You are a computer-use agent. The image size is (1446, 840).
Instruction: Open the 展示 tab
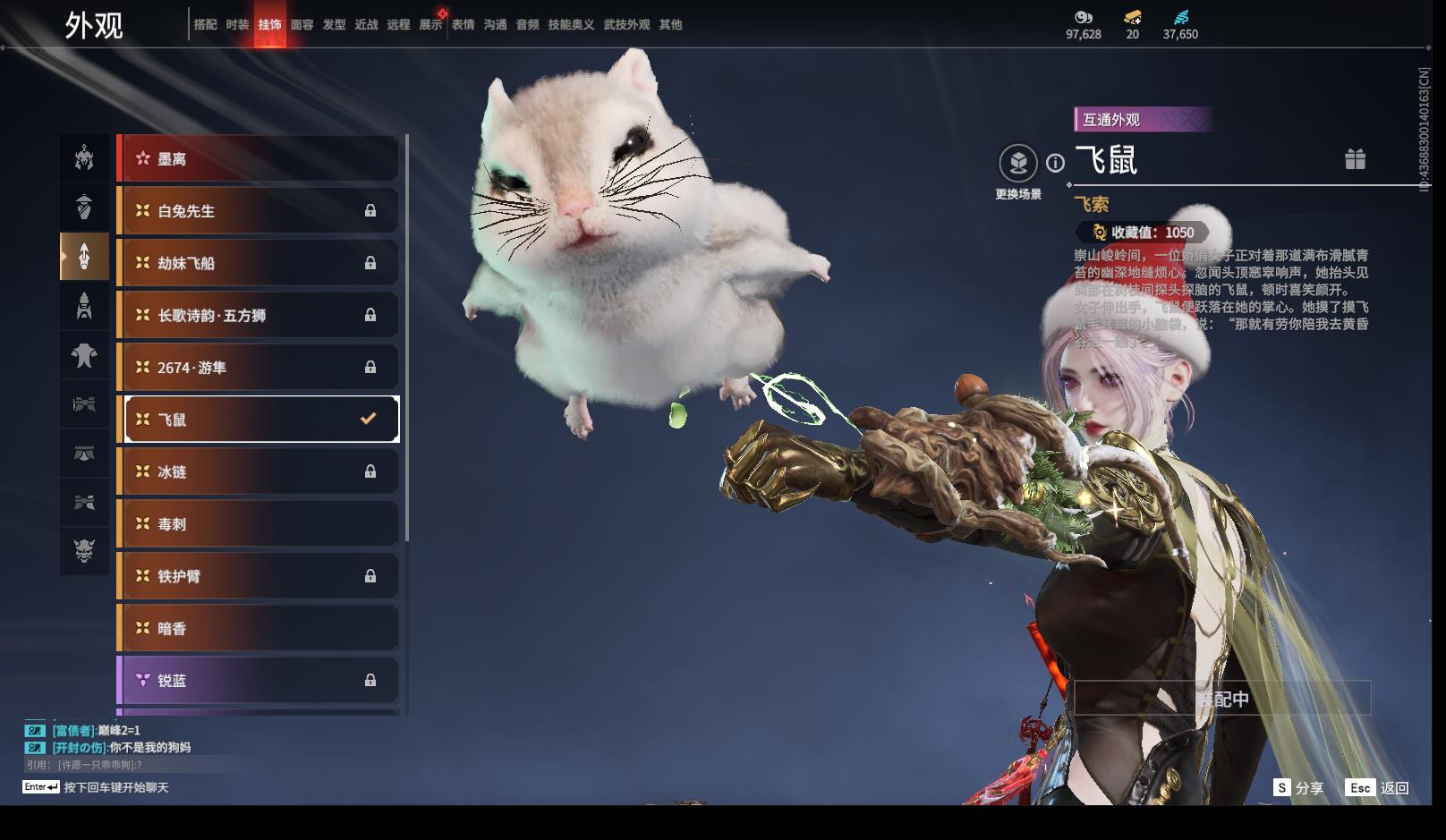[430, 25]
